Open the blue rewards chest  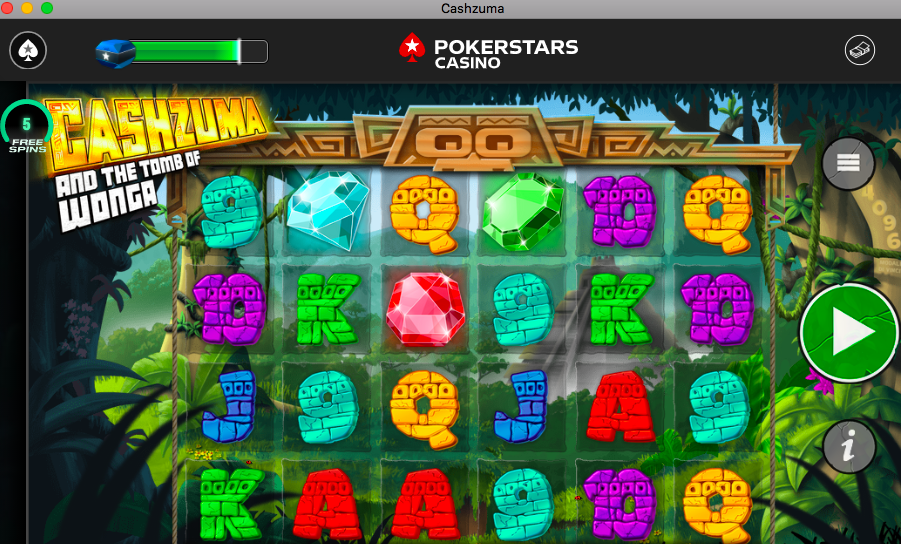point(114,51)
